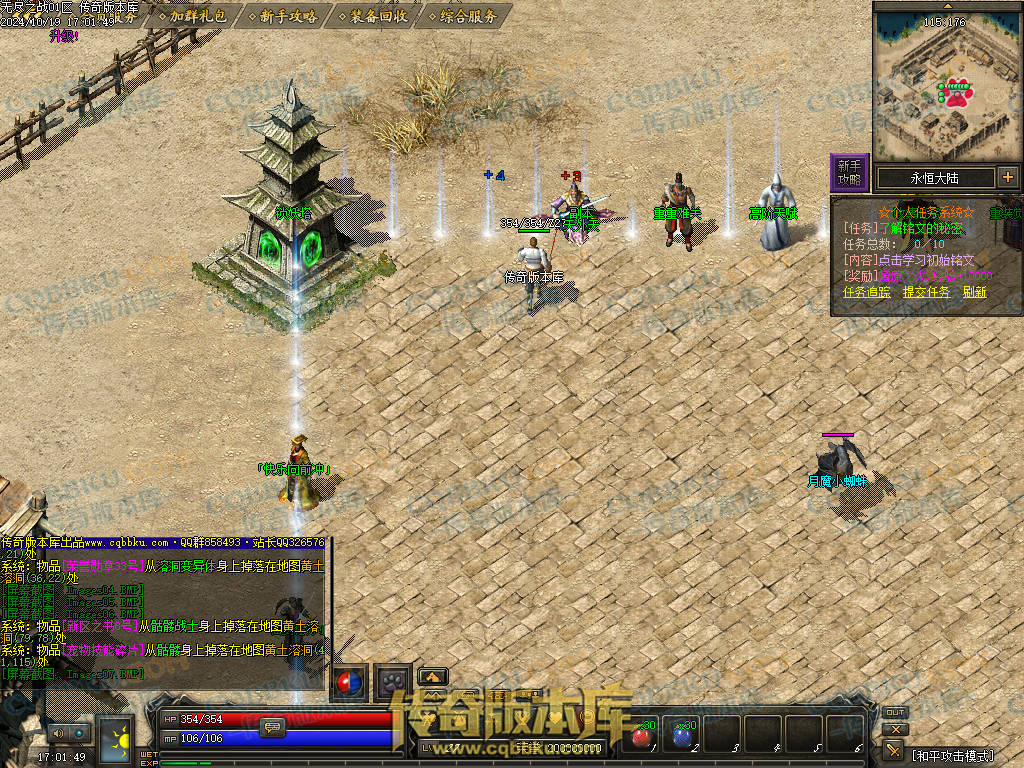This screenshot has height=768, width=1024.
Task: Open the pet paw print icon
Action: pos(393,682)
